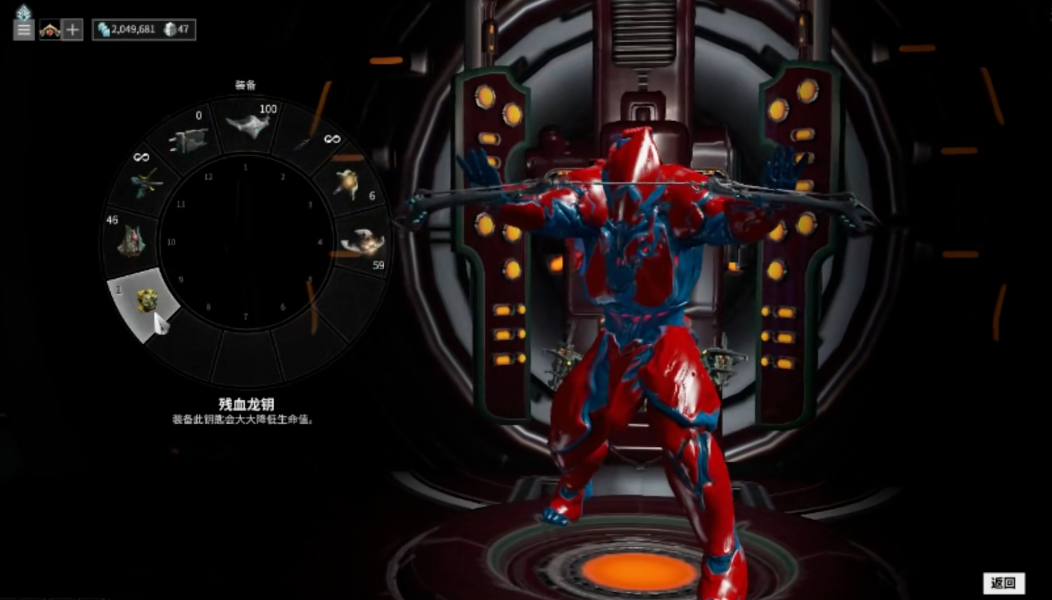Choose the gear item with count 59
The image size is (1052, 600).
[362, 241]
